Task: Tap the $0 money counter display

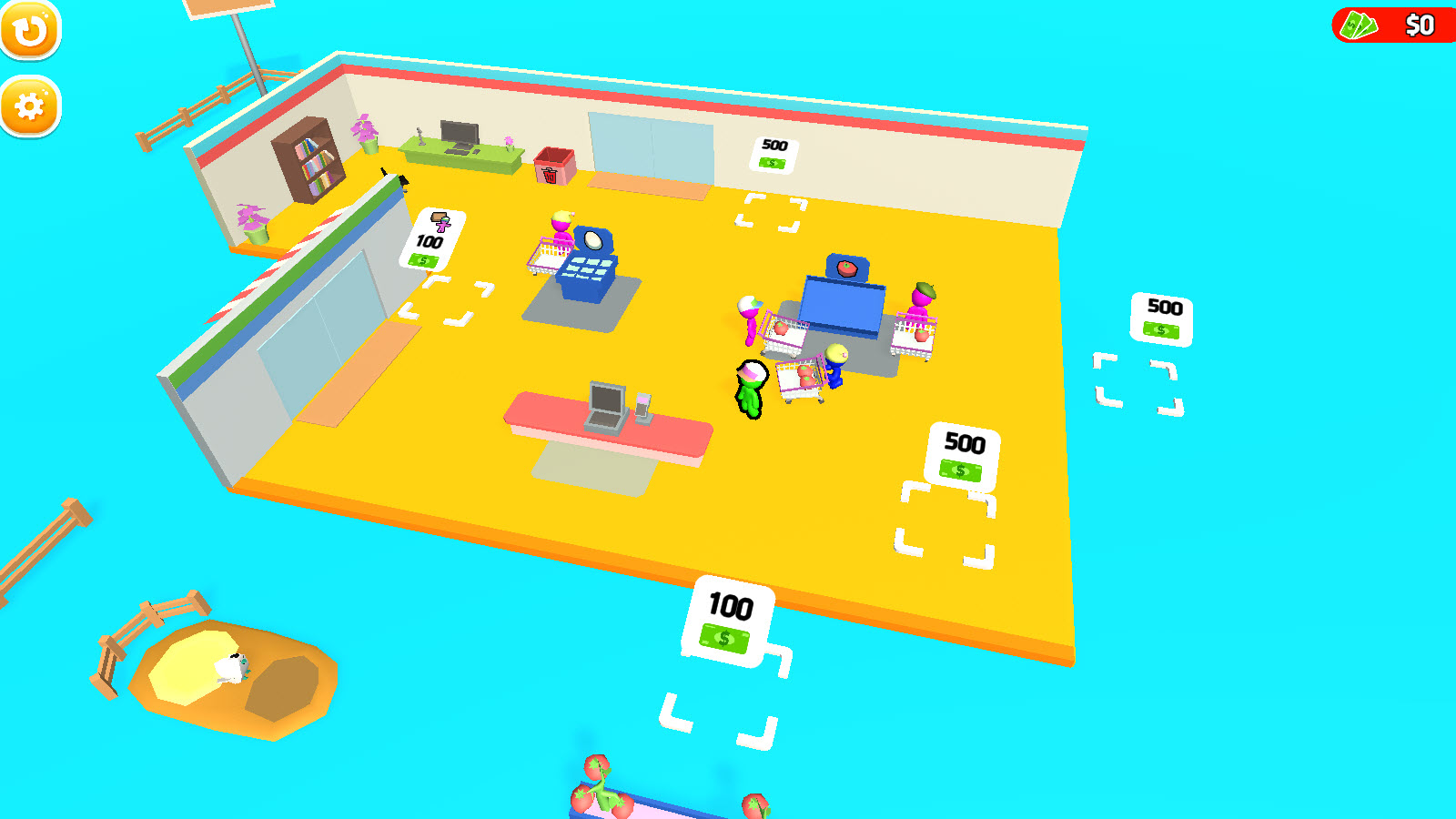Action: [x=1415, y=25]
